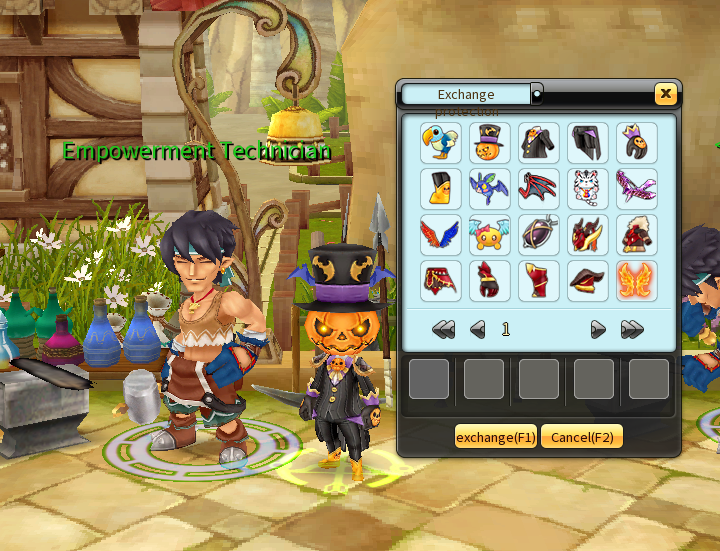
Task: Close the Exchange window
Action: pyautogui.click(x=665, y=94)
